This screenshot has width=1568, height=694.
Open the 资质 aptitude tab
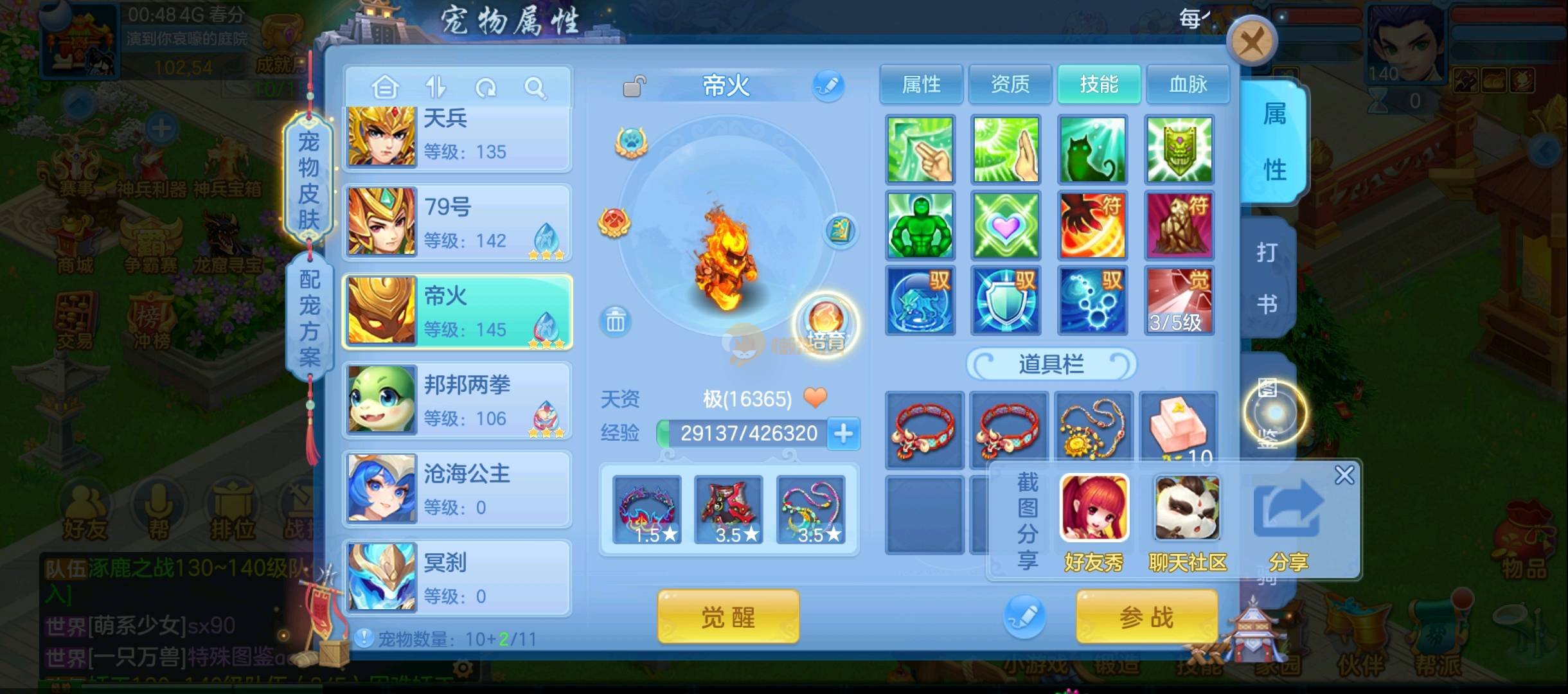point(1010,84)
